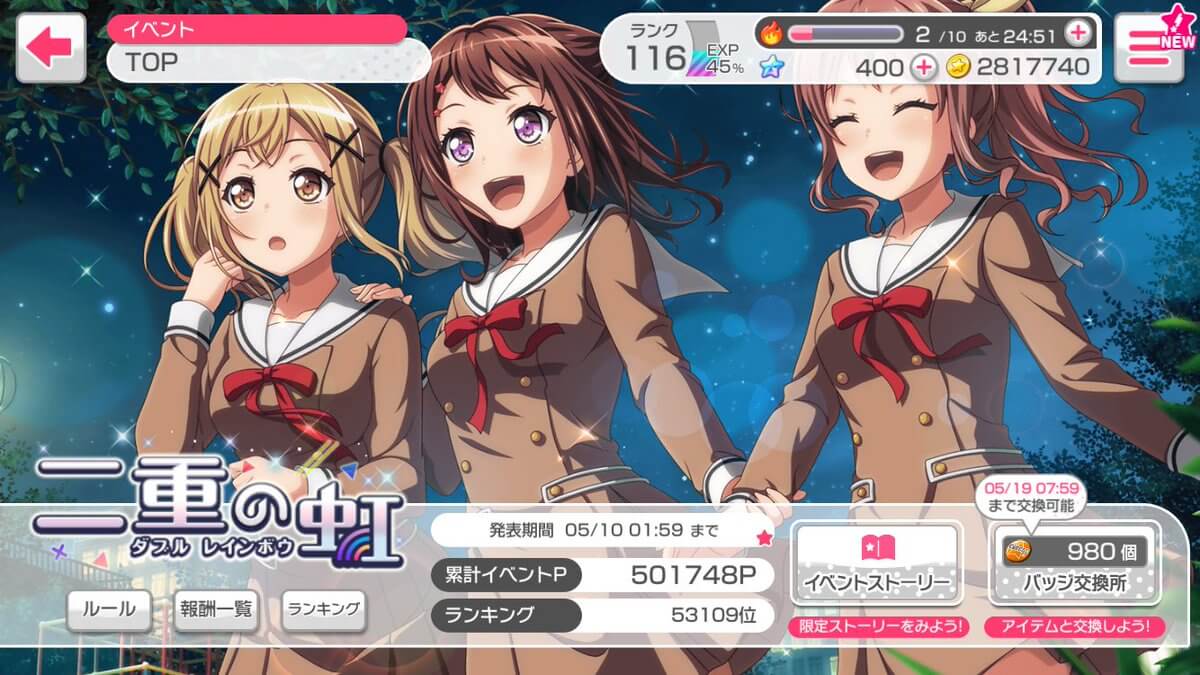Add live boost with the plus button
Viewport: 1200px width, 675px height.
[1077, 33]
